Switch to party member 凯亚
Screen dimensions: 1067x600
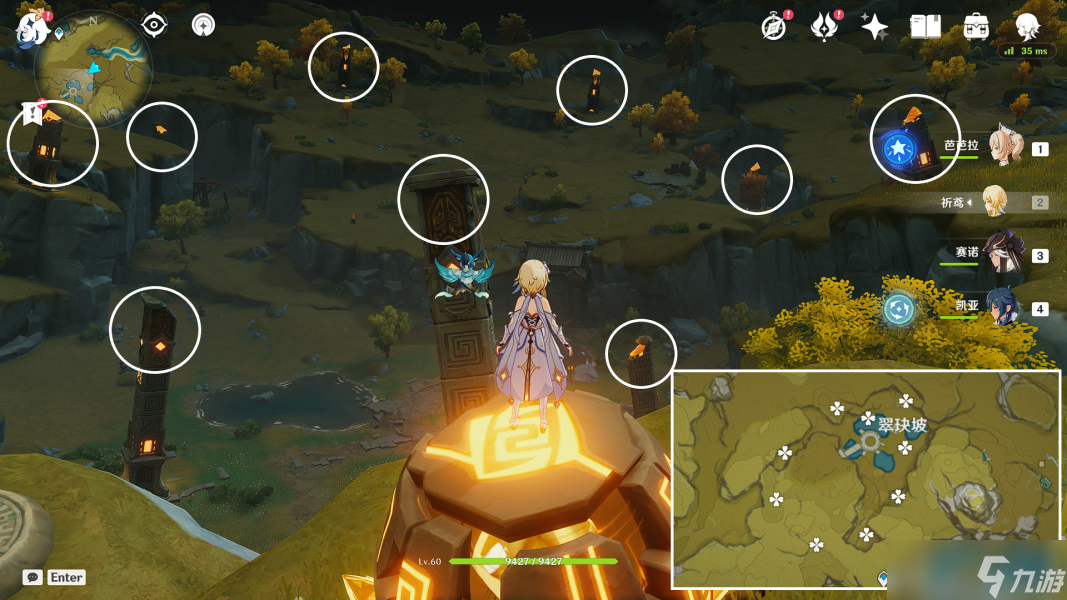1000,307
